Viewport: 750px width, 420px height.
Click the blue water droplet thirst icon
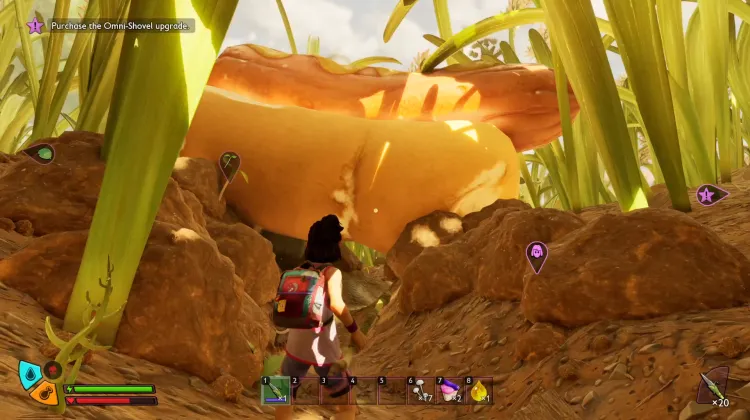[30, 374]
